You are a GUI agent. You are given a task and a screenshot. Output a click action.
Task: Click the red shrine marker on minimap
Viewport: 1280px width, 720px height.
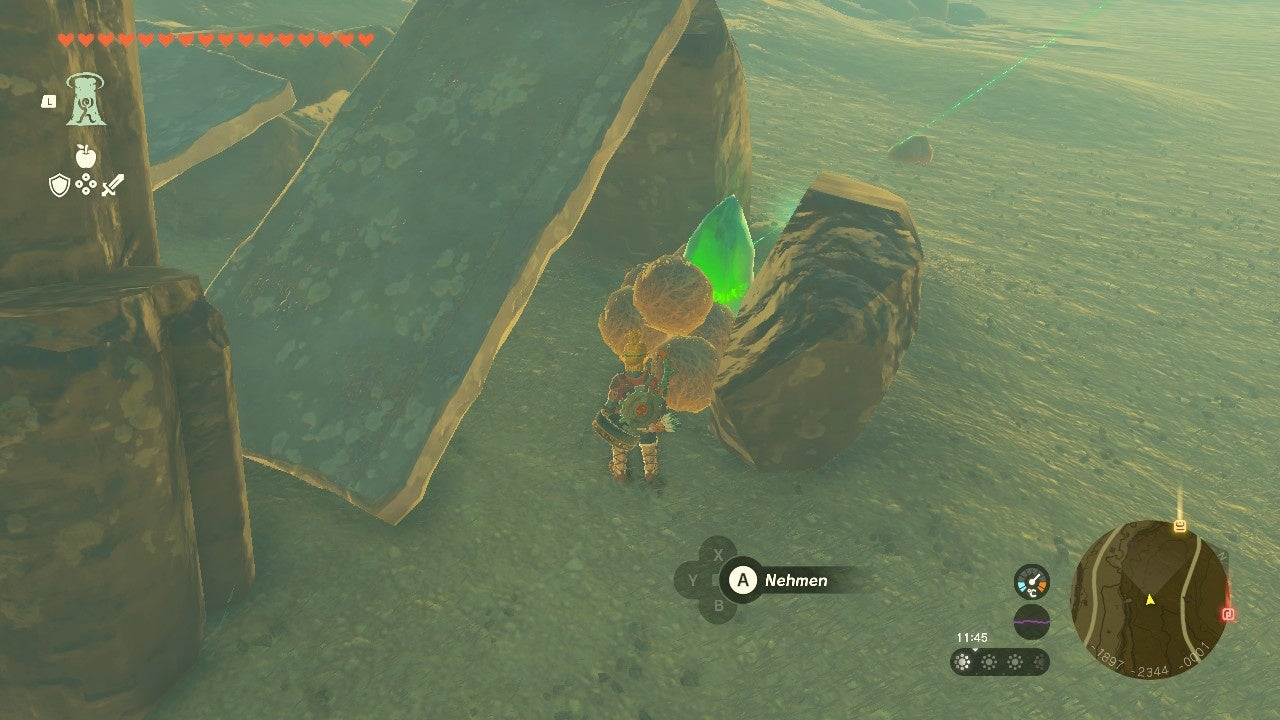coord(1229,614)
